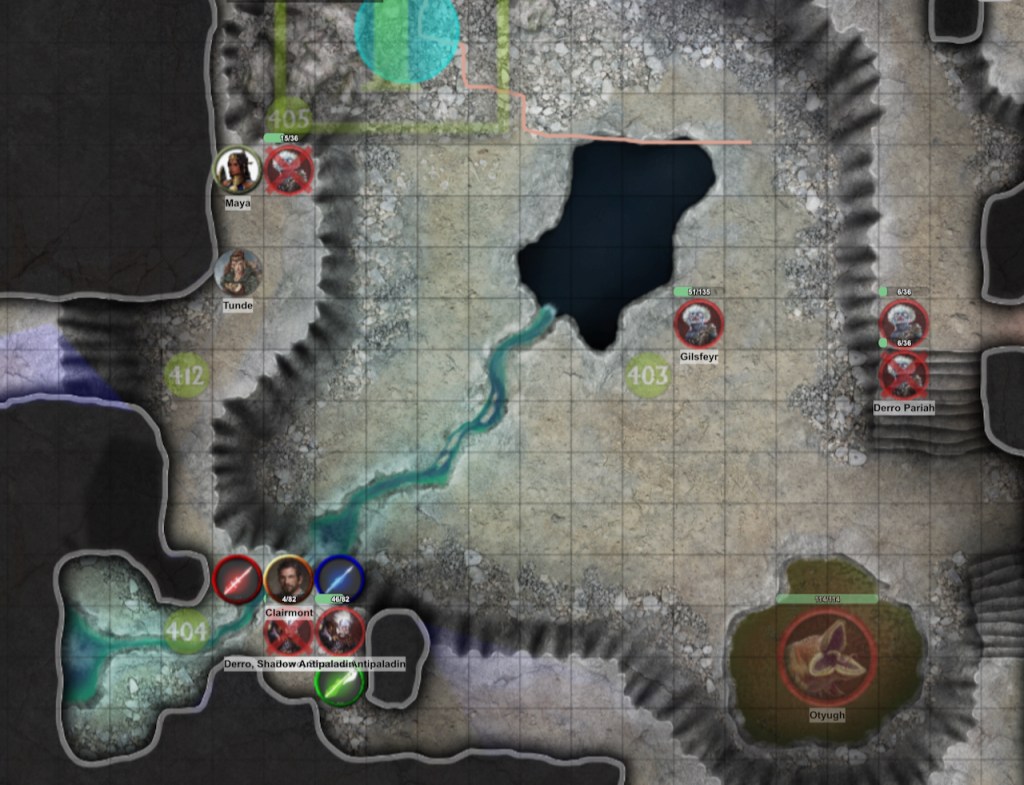Click the room 404 map marker

pos(187,631)
